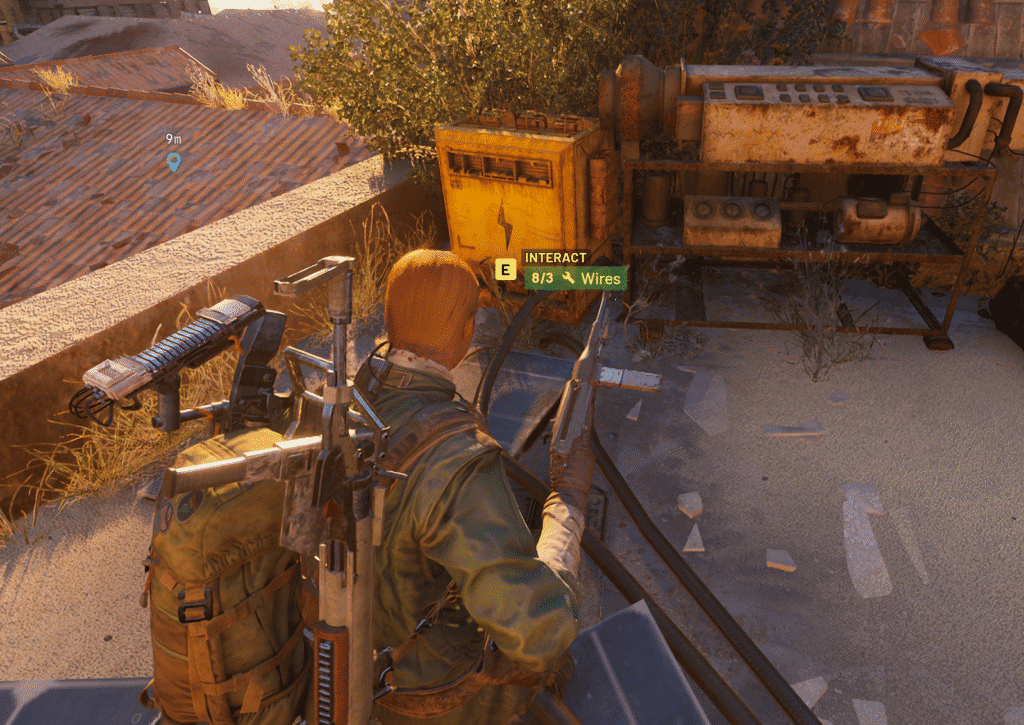This screenshot has width=1024, height=725.
Task: Click the blue waypoint marker pin
Action: click(174, 160)
